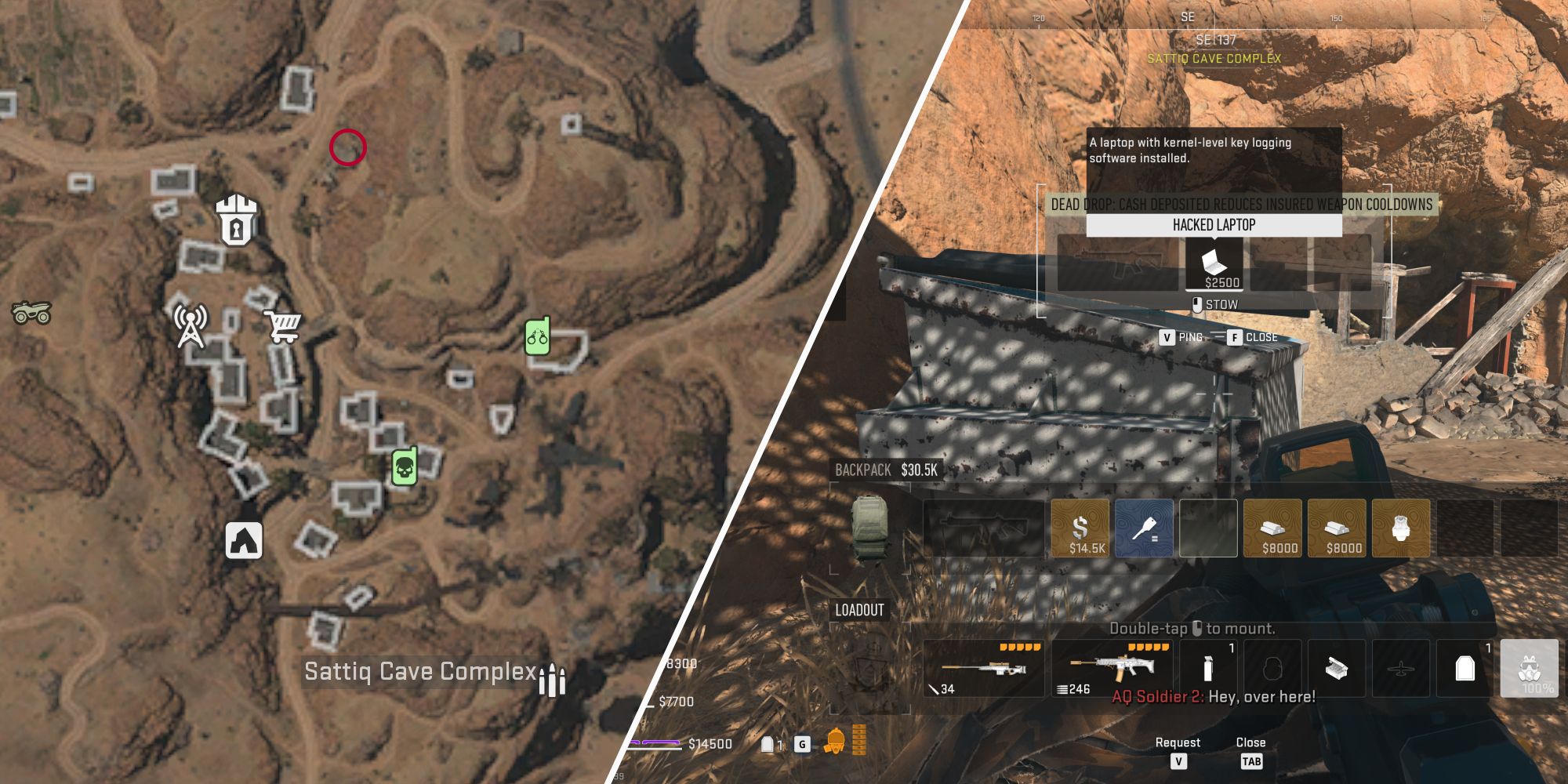Select the blue key item in the backpack
This screenshot has width=1568, height=784.
click(x=1145, y=528)
